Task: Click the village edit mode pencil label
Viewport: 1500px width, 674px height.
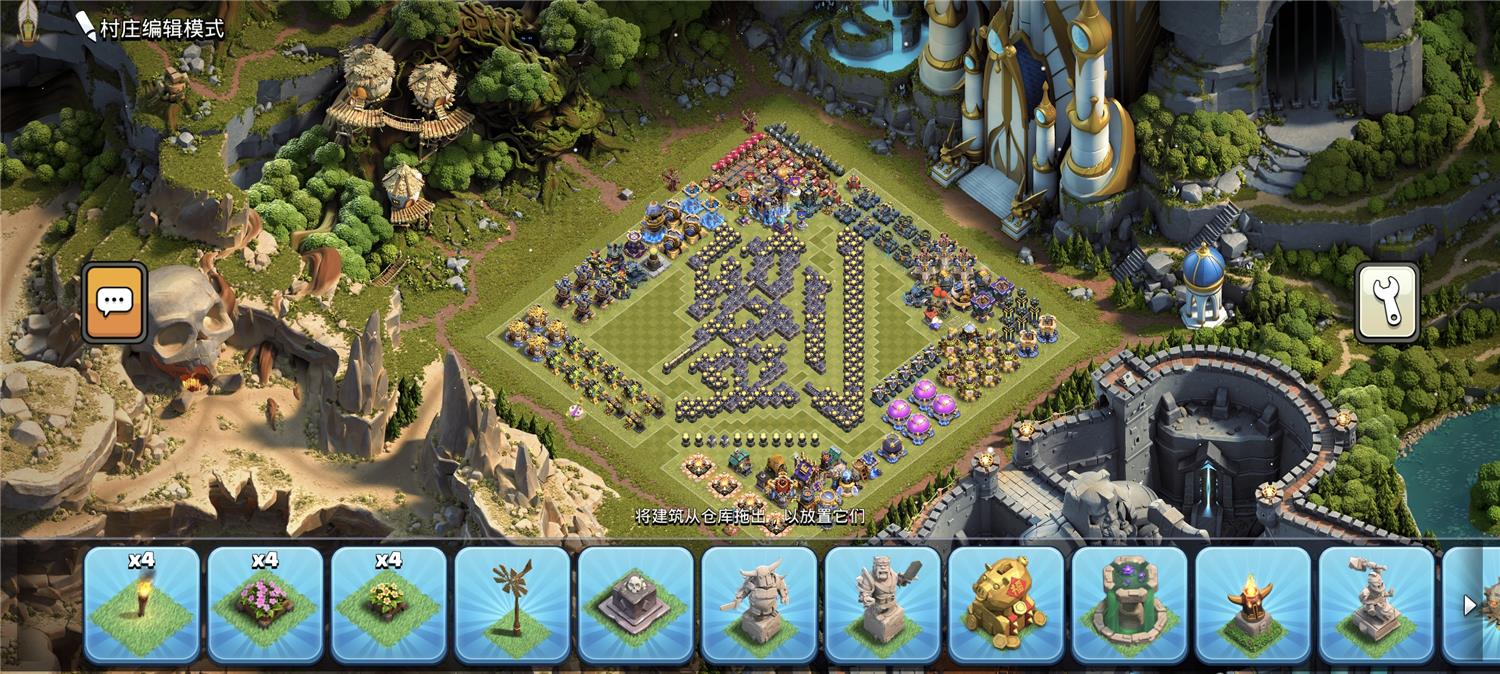Action: coord(150,28)
